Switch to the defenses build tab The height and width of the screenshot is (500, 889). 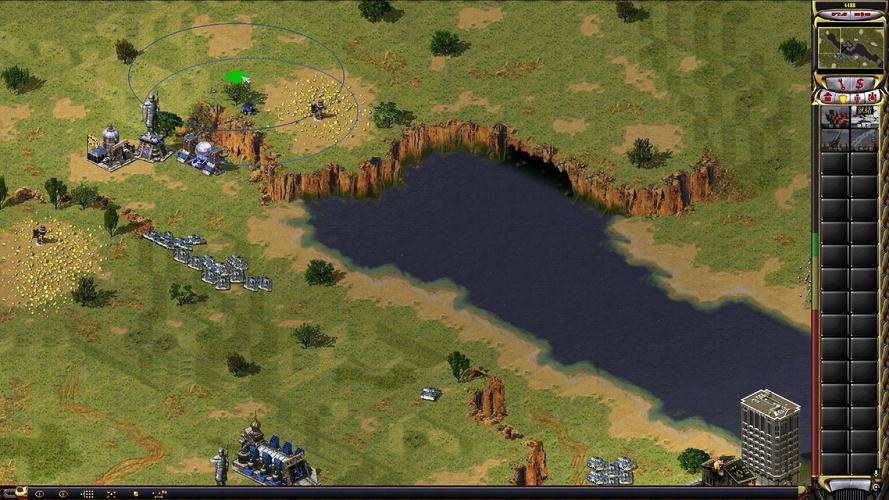(x=840, y=97)
